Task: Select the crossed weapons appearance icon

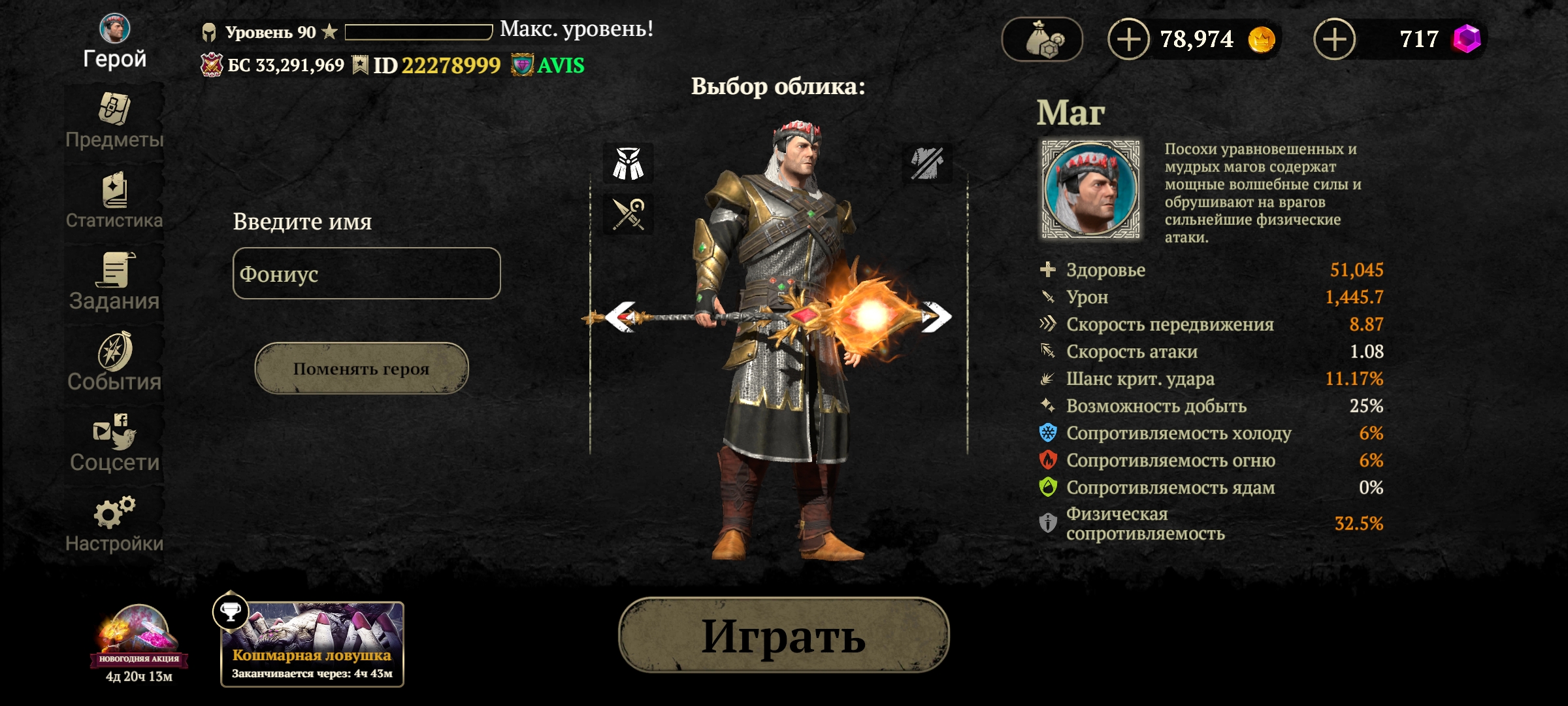Action: coord(628,214)
